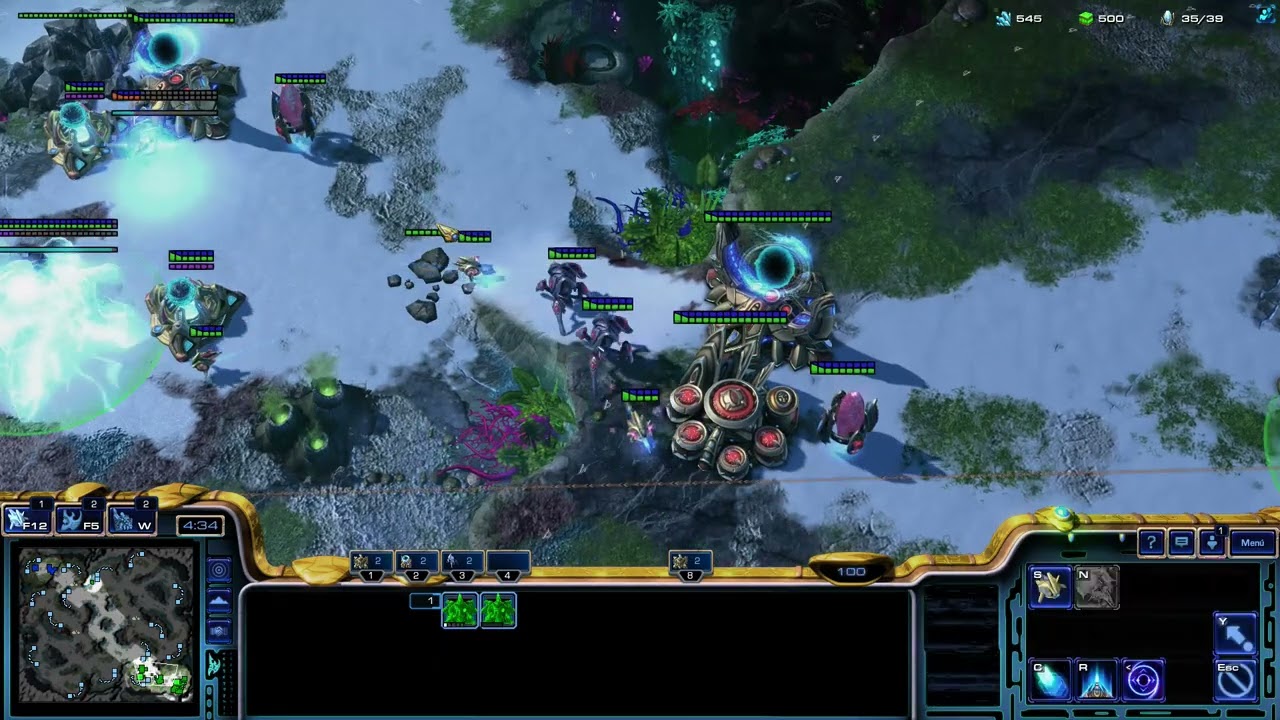
Task: Open the game Menu
Action: click(1252, 543)
